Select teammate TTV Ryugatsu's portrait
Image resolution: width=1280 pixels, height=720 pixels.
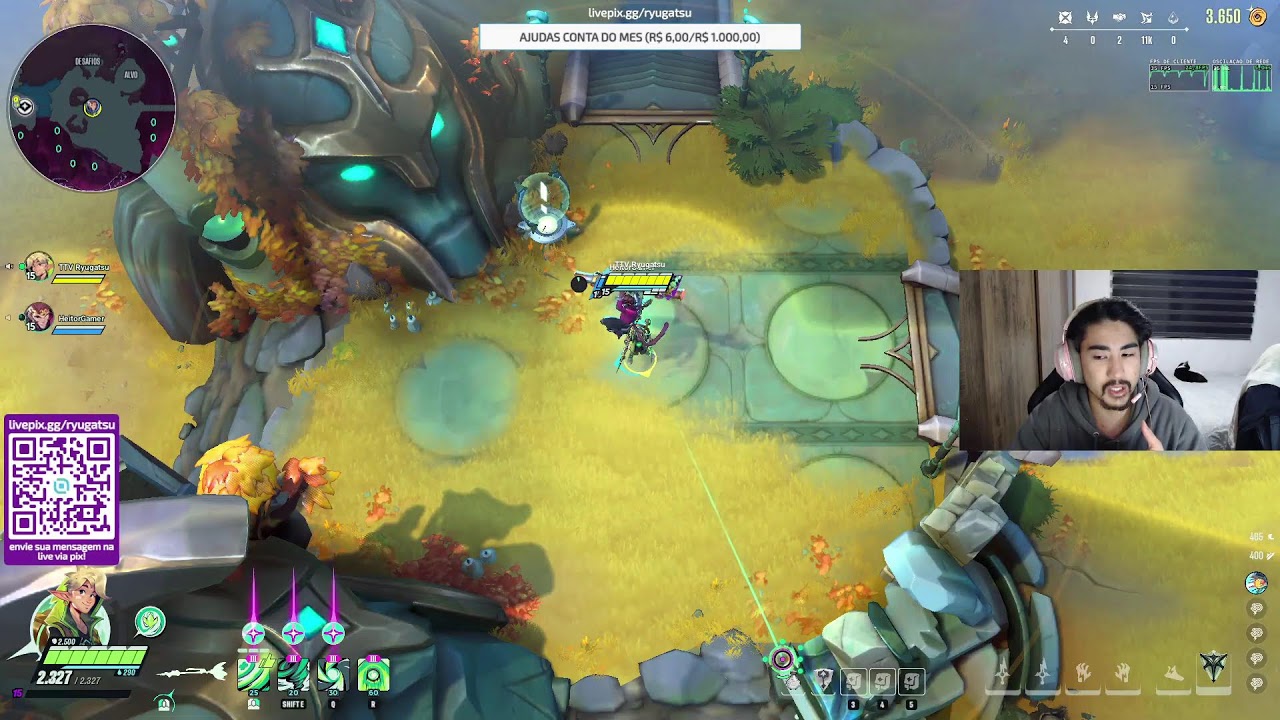[x=39, y=268]
